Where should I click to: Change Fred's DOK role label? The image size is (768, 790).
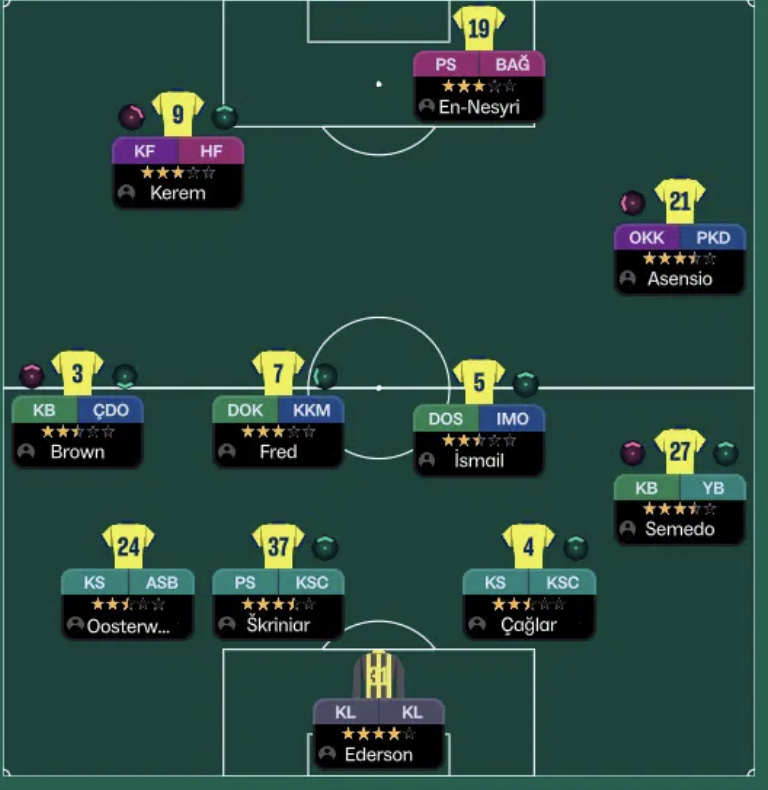click(245, 410)
